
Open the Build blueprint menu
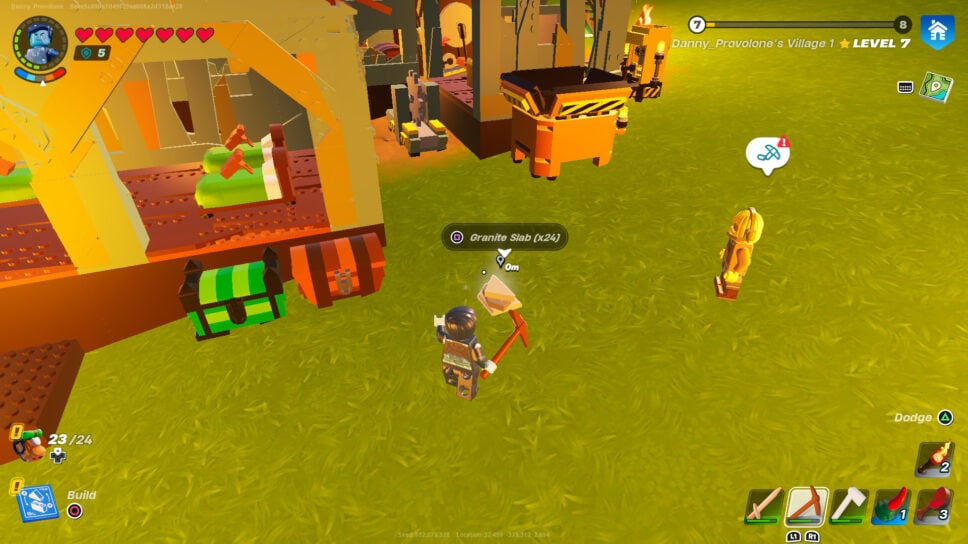click(36, 503)
